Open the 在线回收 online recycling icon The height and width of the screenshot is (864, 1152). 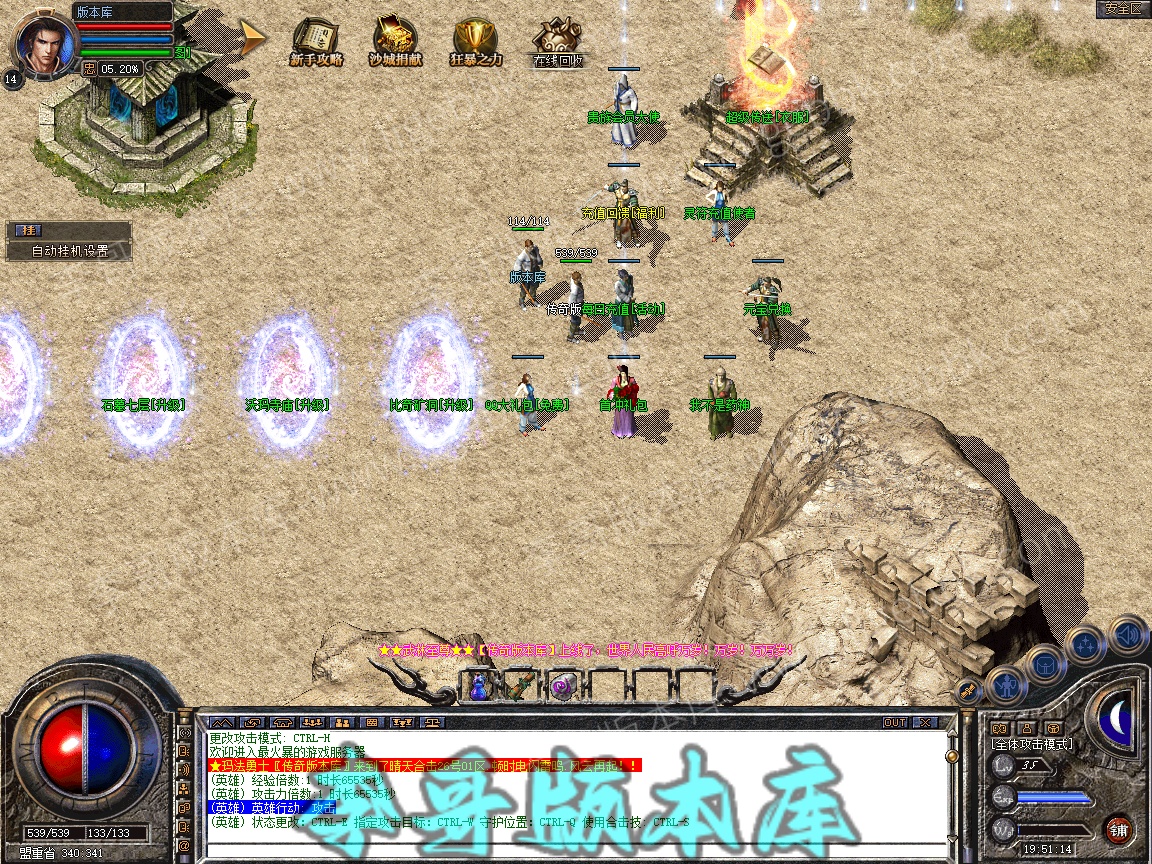point(556,42)
